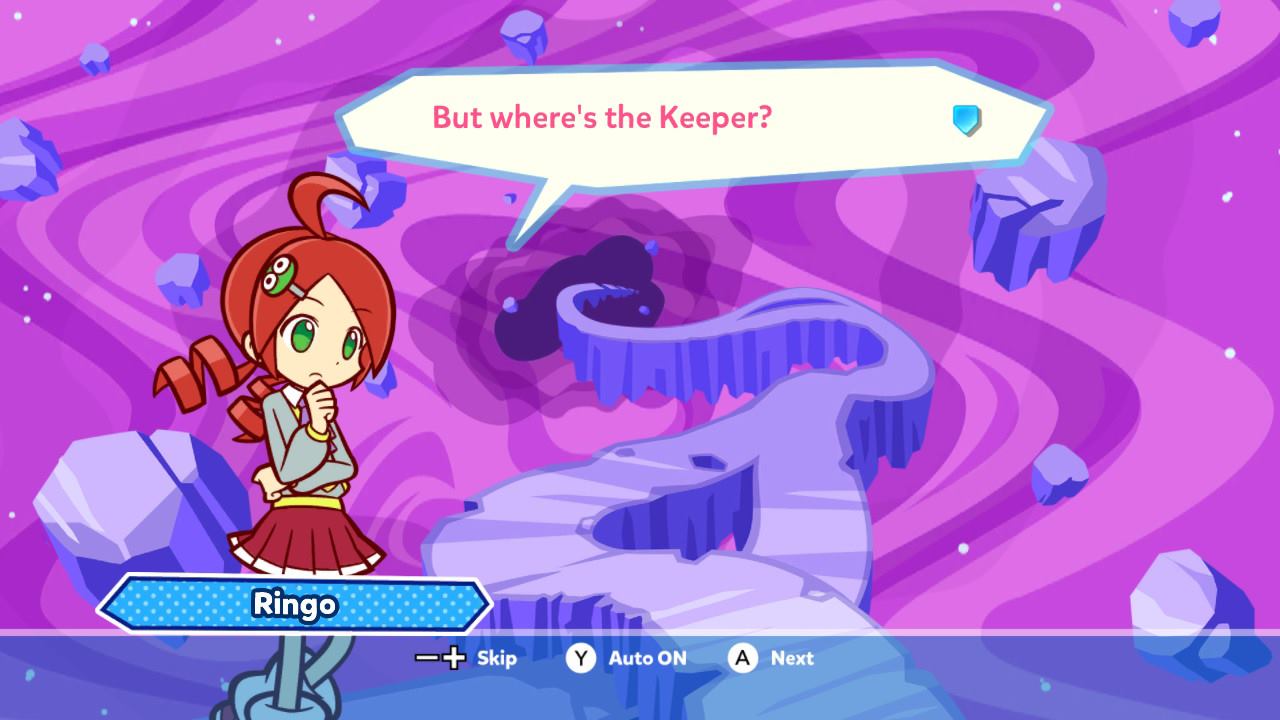Skip the cutscene dialogue
Image resolution: width=1280 pixels, height=720 pixels.
pos(466,658)
